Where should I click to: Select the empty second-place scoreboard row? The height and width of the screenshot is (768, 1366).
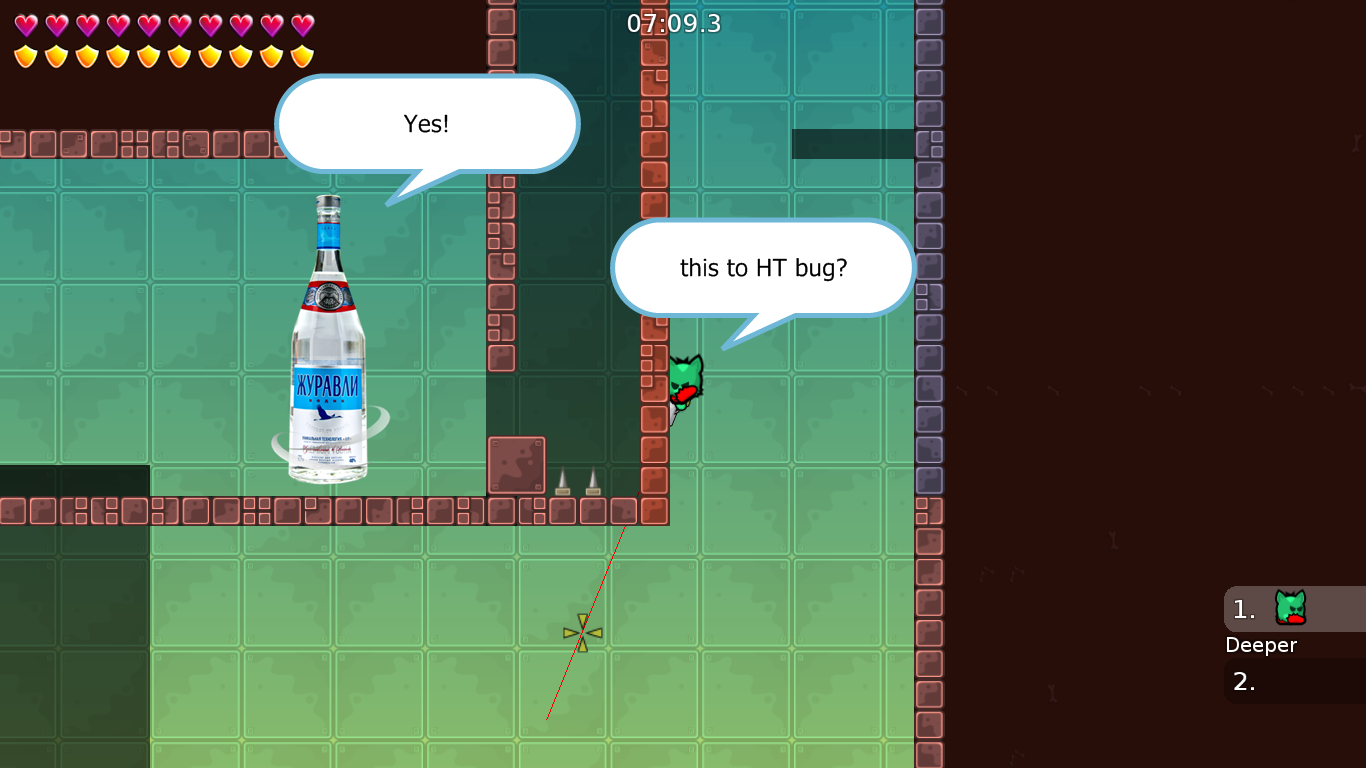click(1294, 681)
